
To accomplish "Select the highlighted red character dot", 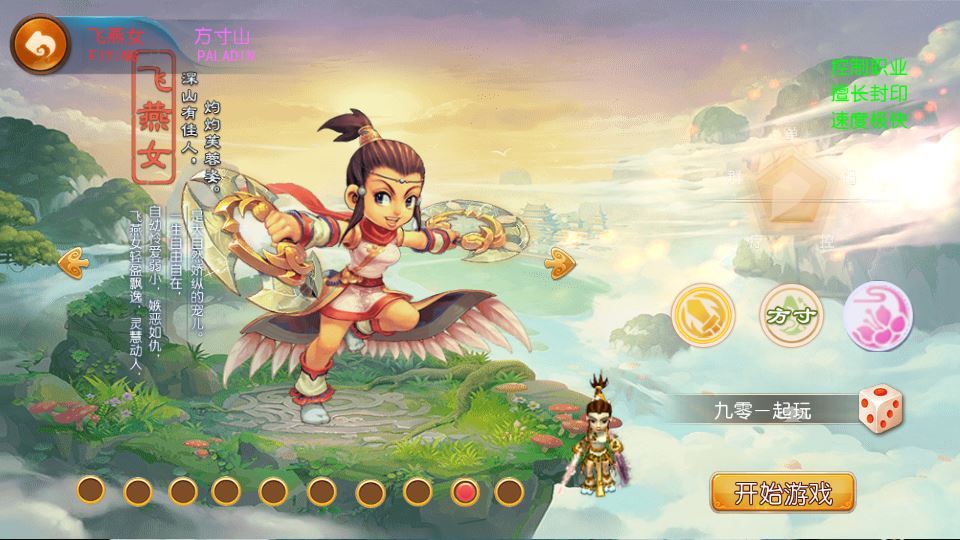I will pyautogui.click(x=464, y=491).
